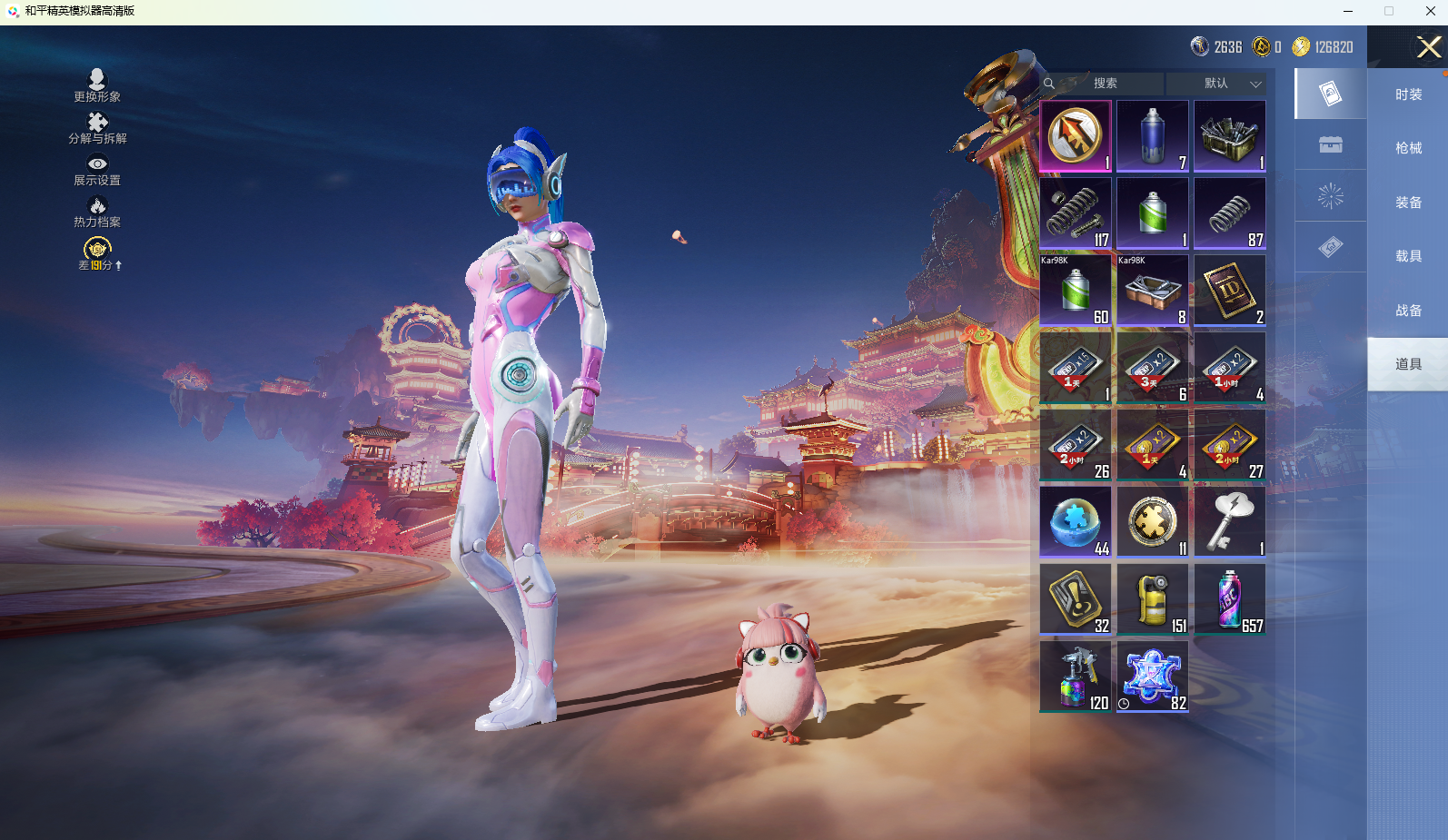This screenshot has height=840, width=1448.
Task: Switch to the 时装 outfit tab
Action: (1408, 94)
